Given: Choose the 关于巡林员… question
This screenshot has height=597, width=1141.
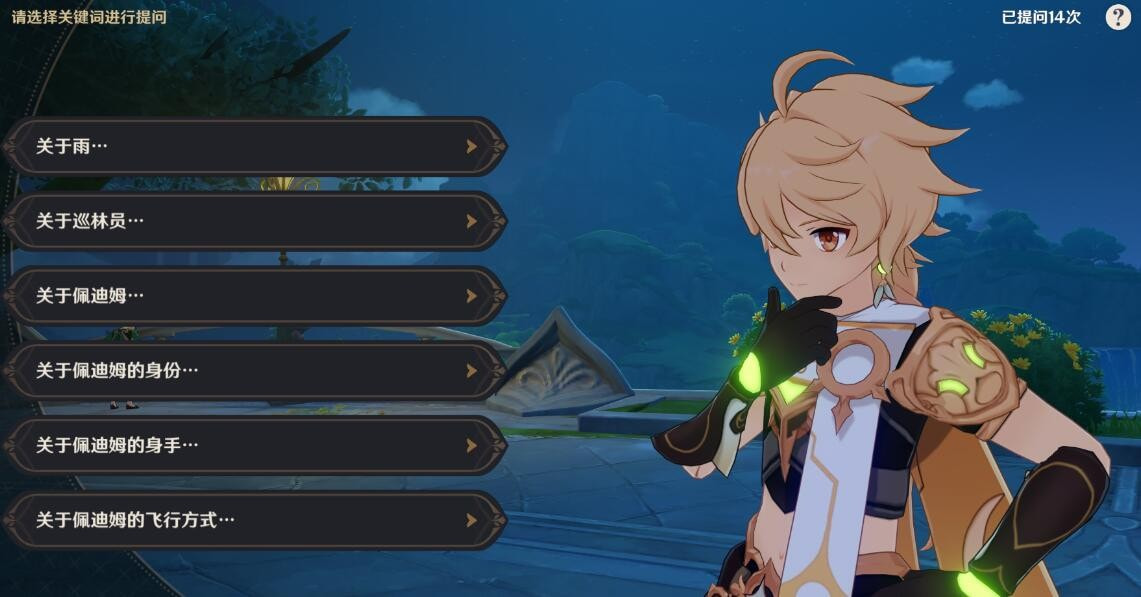Looking at the screenshot, I should click(255, 221).
